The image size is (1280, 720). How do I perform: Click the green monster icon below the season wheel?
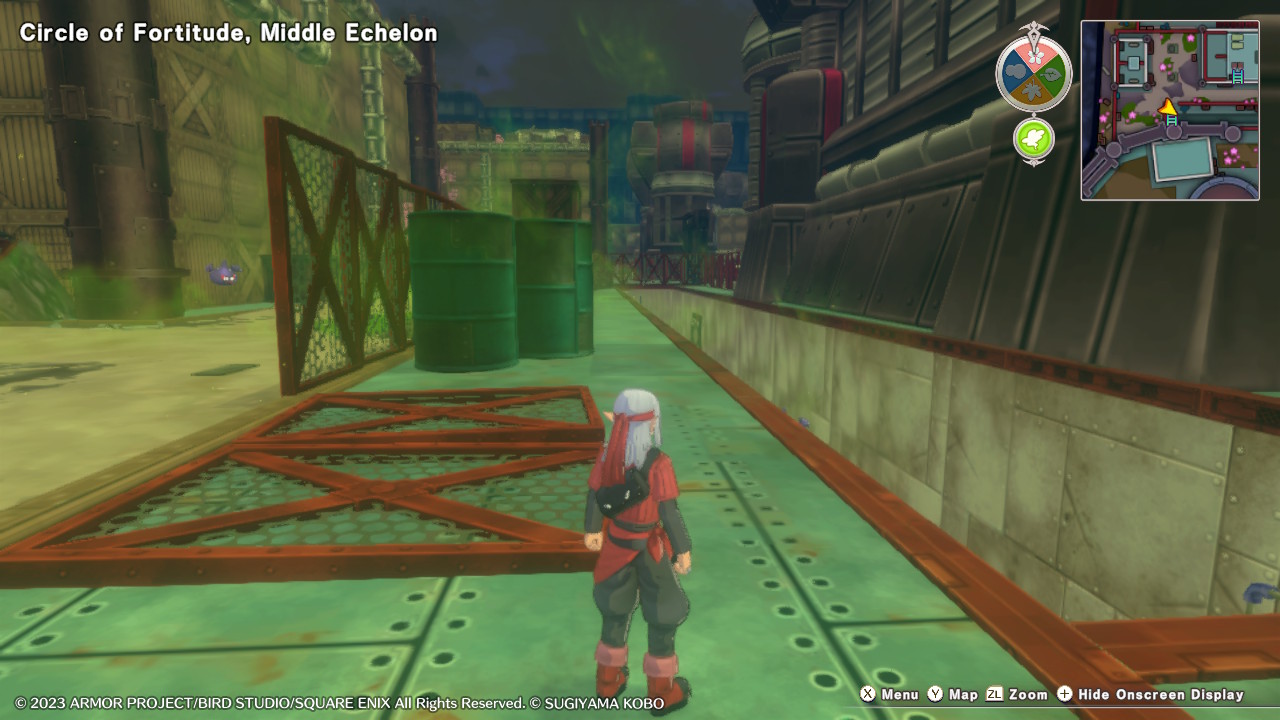coord(1034,137)
